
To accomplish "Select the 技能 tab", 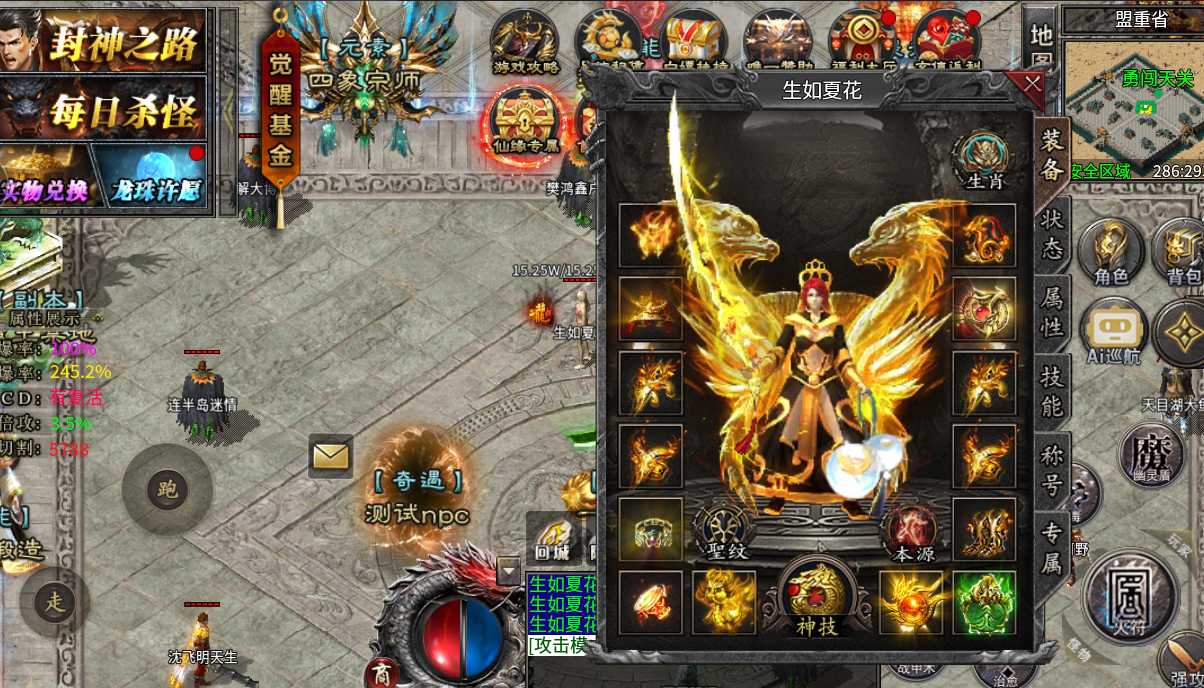I will click(1052, 391).
